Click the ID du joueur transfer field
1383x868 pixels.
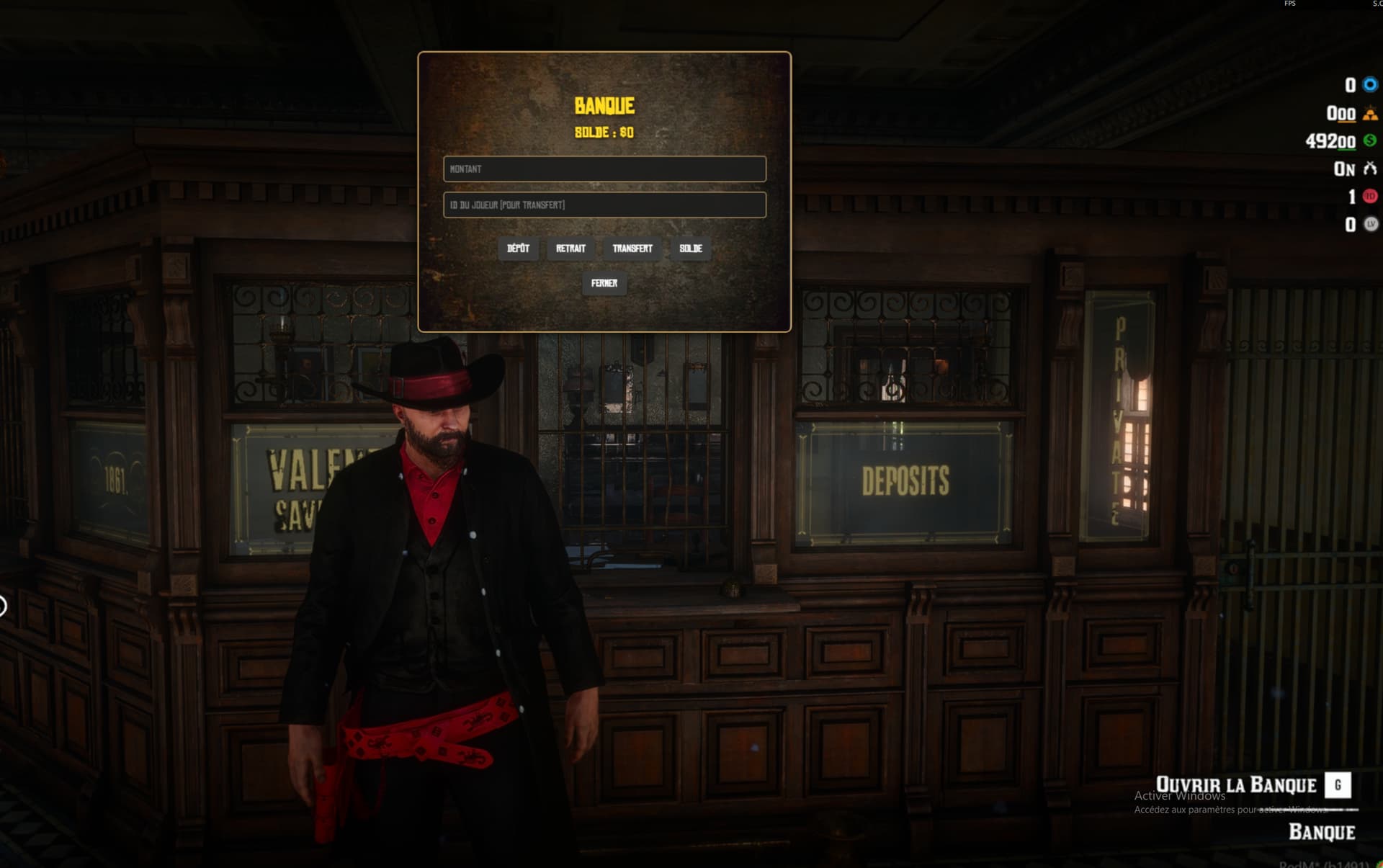coord(604,205)
